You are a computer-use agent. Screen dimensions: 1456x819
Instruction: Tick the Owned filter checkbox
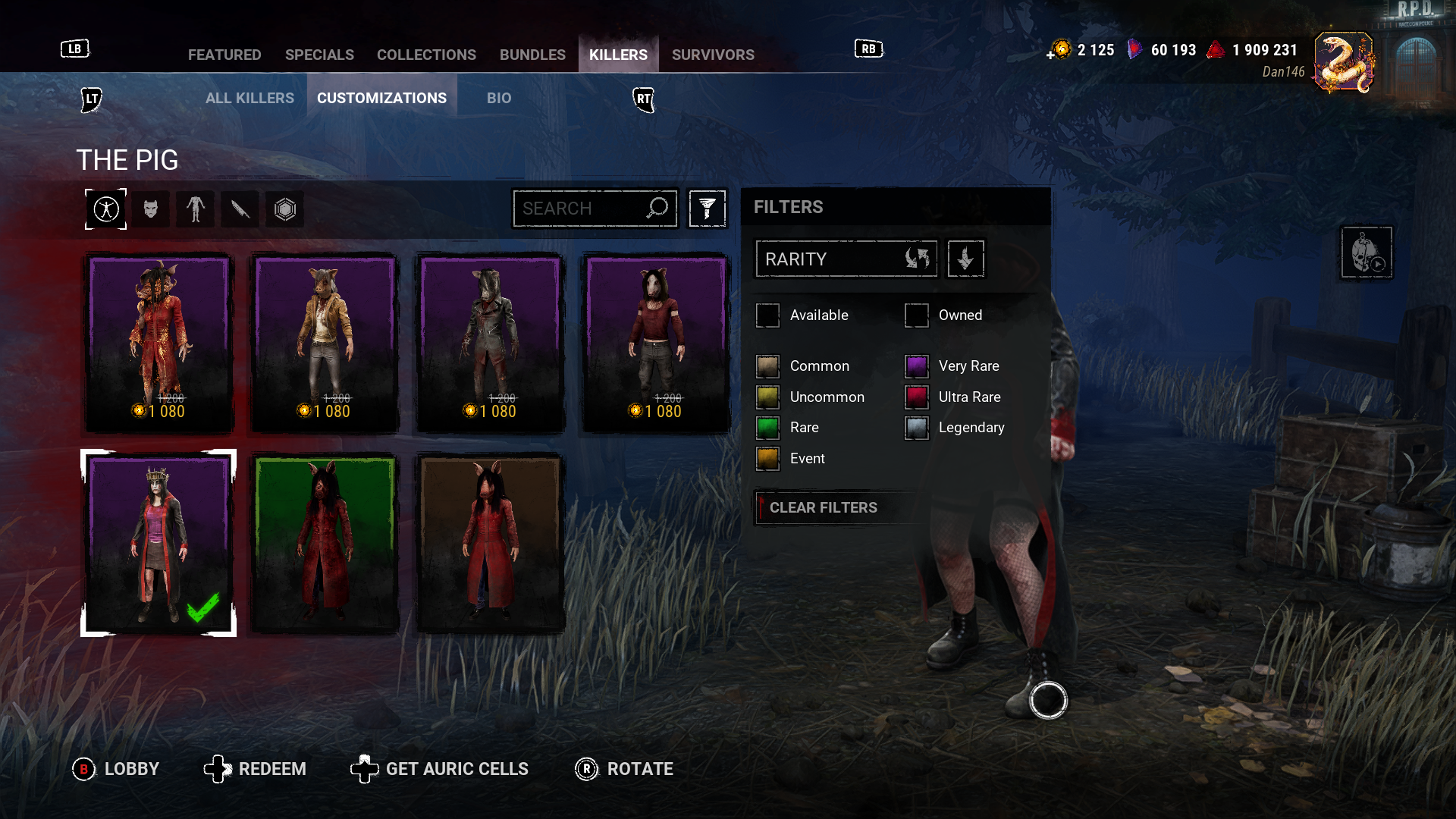pyautogui.click(x=917, y=315)
